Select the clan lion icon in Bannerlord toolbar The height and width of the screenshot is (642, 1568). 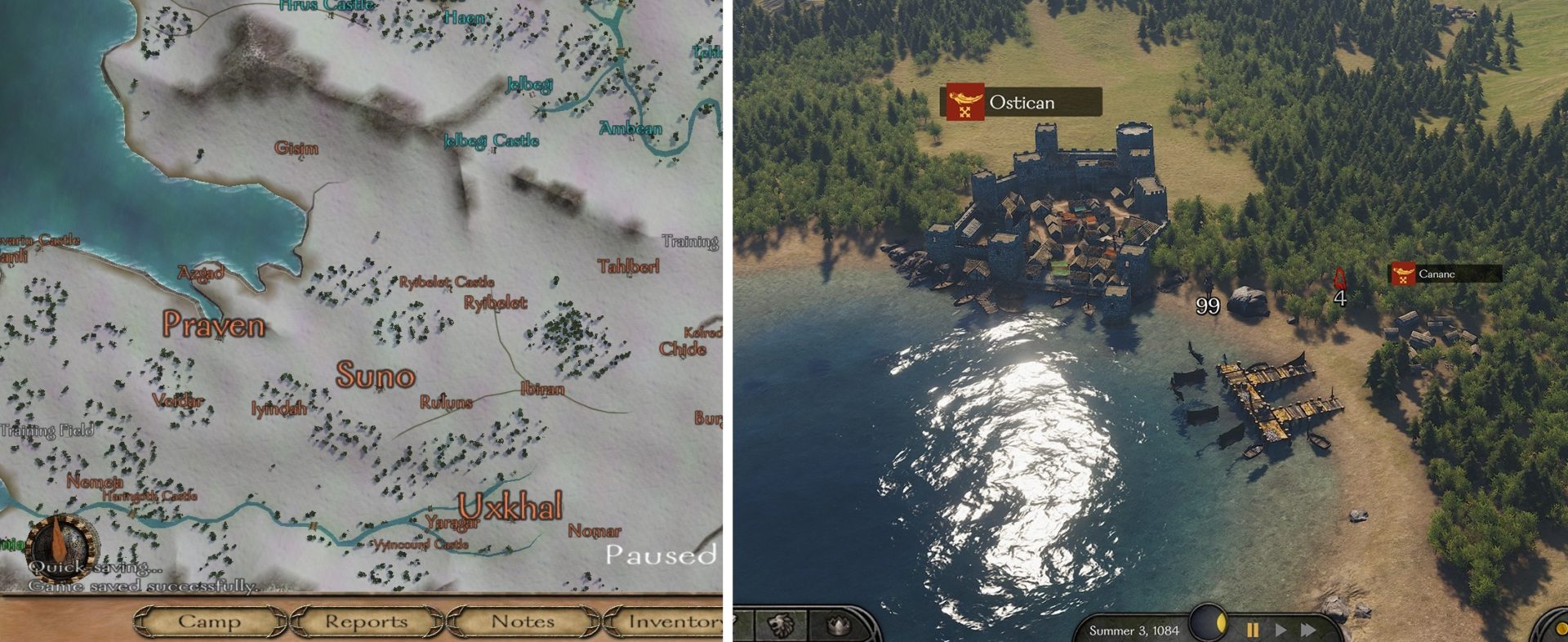click(x=779, y=623)
